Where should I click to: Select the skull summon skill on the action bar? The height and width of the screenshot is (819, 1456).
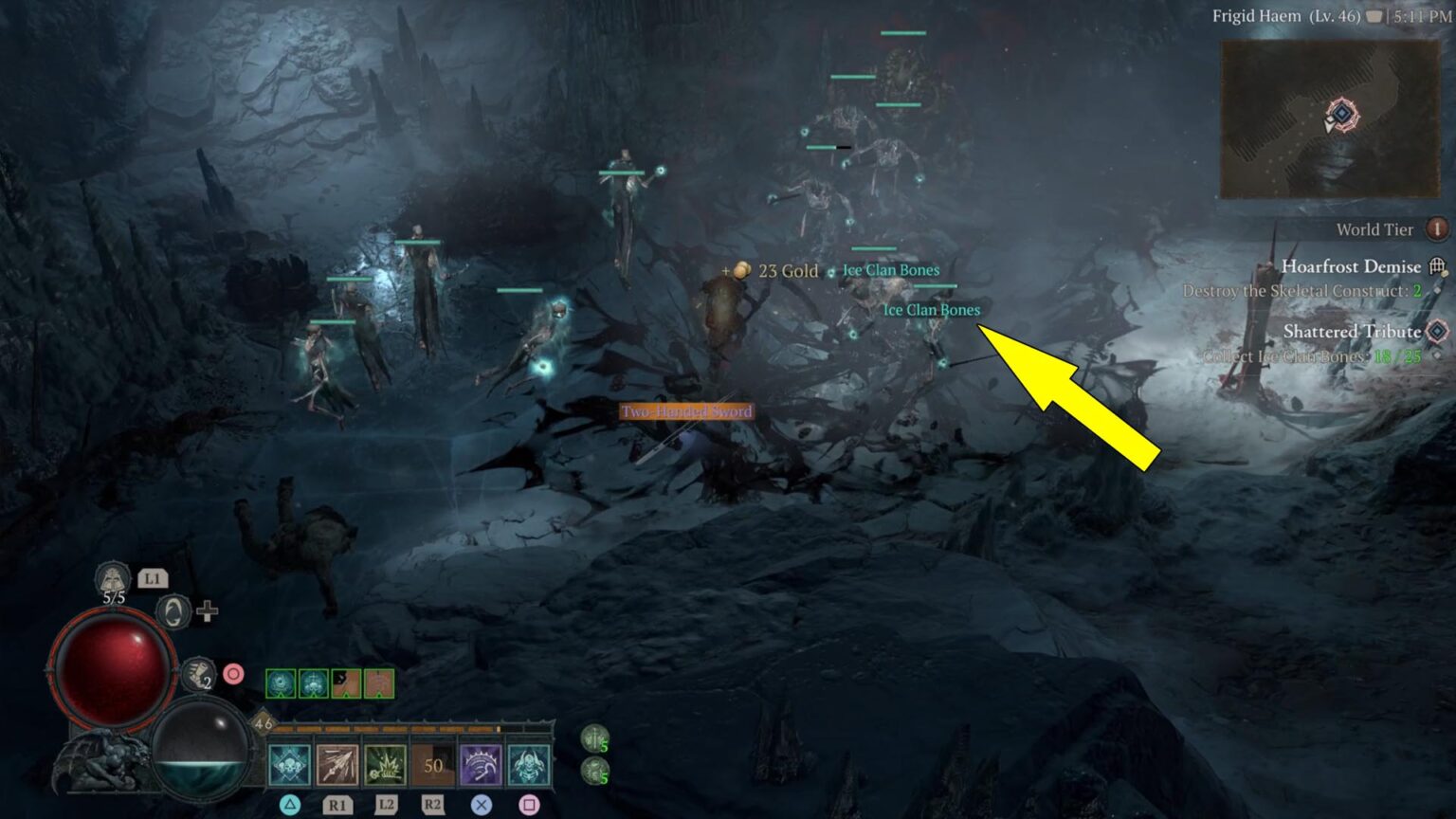point(288,763)
